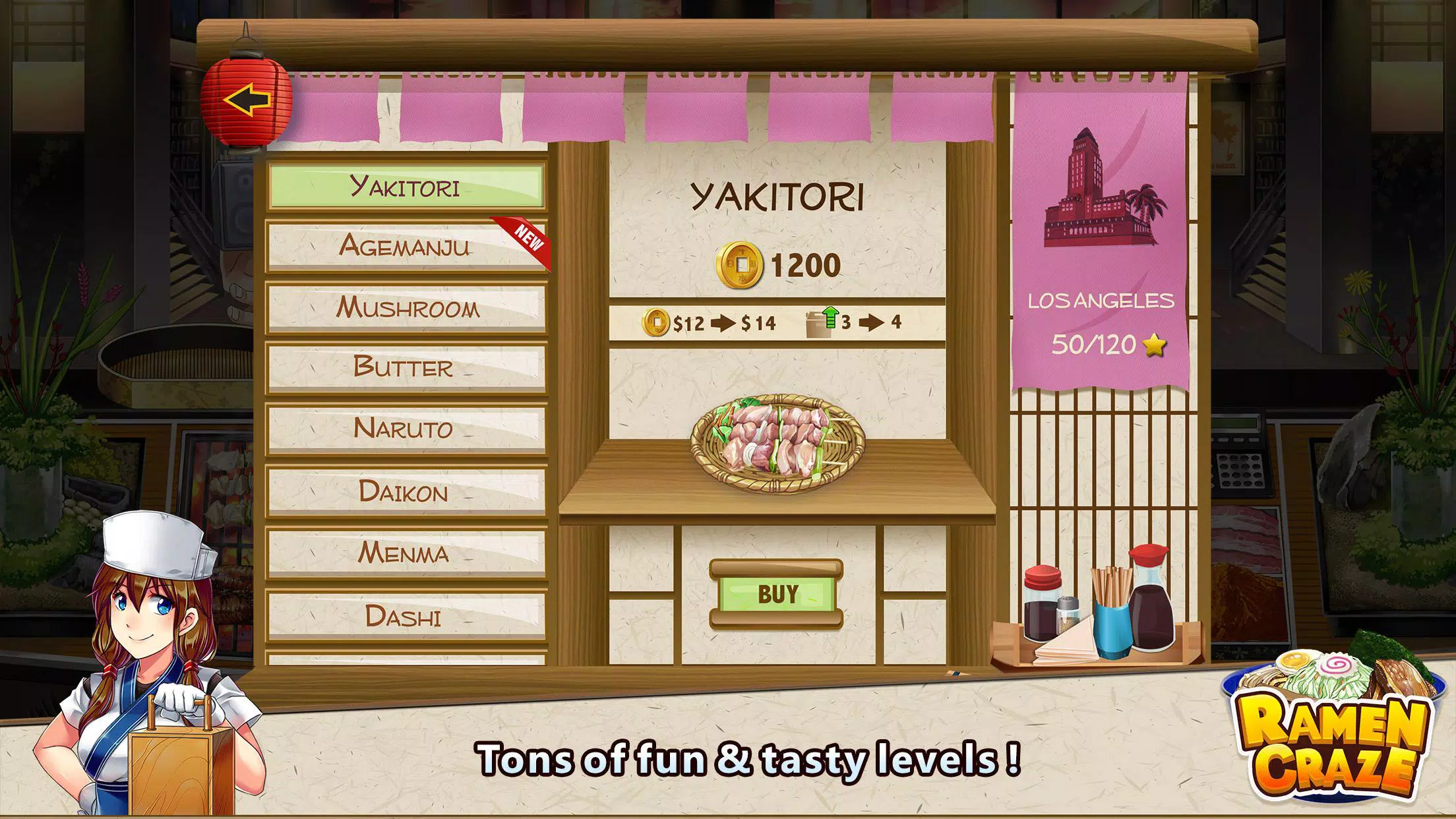This screenshot has height=819, width=1456.
Task: Open the Naruto ingredient entry
Action: pos(406,430)
